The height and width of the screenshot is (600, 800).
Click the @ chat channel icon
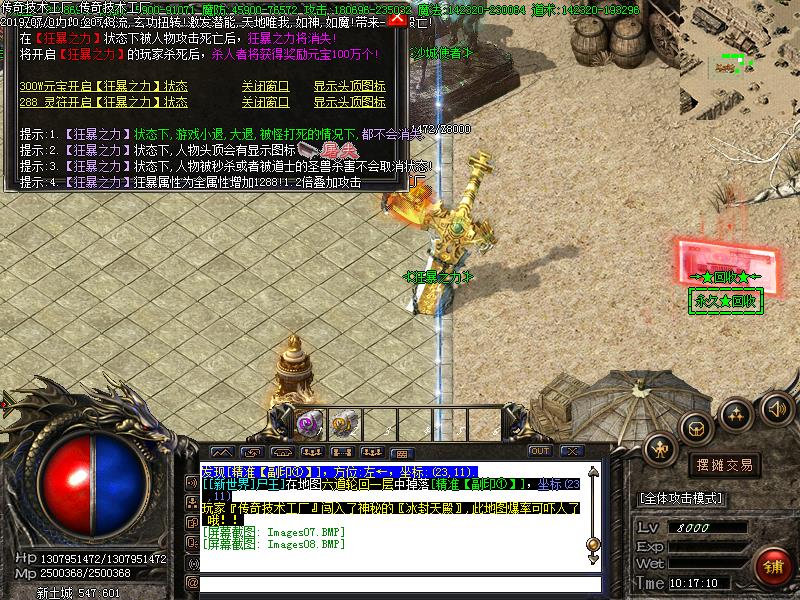(191, 583)
